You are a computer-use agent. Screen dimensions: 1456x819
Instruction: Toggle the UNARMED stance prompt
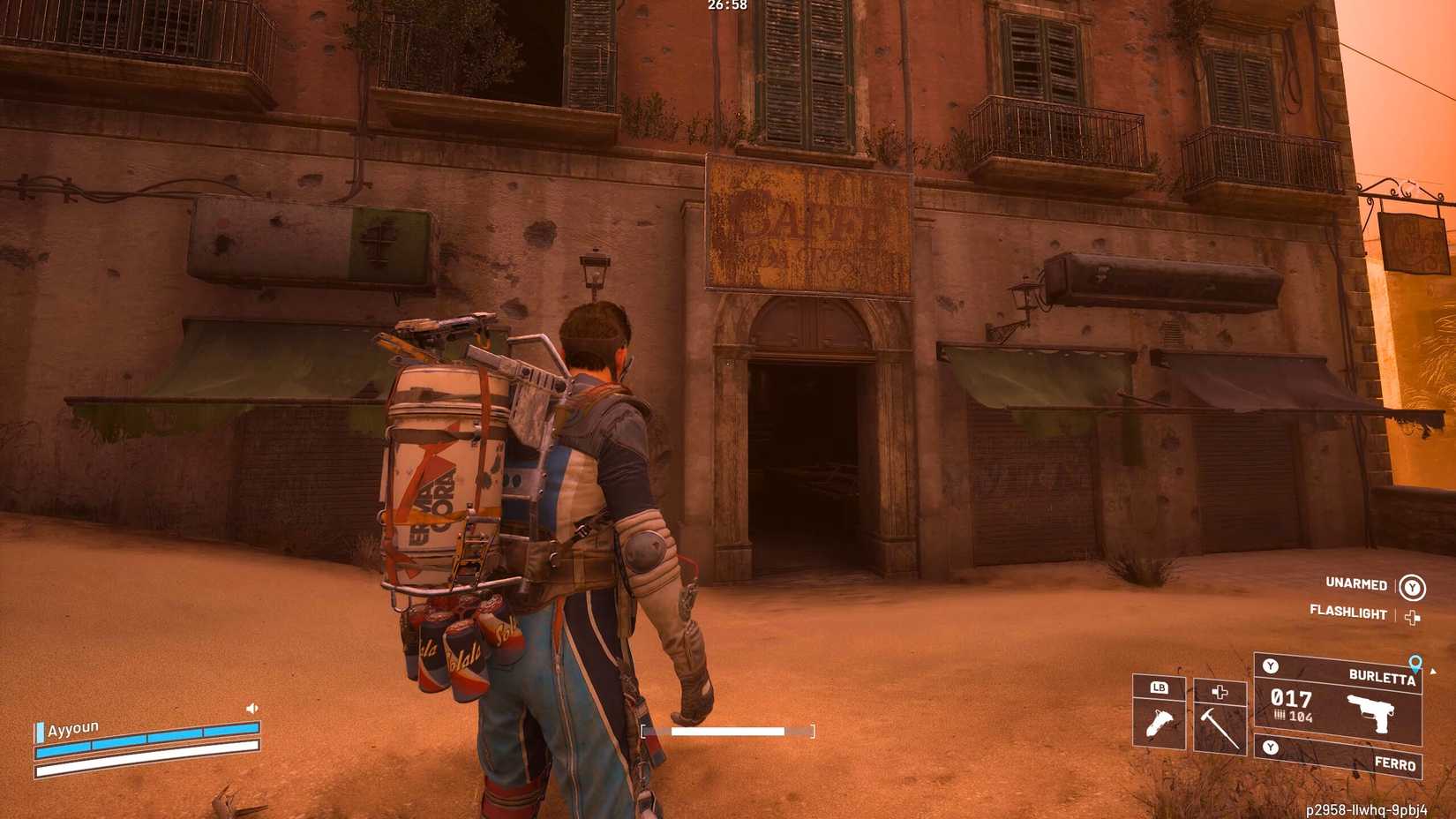click(x=1357, y=584)
